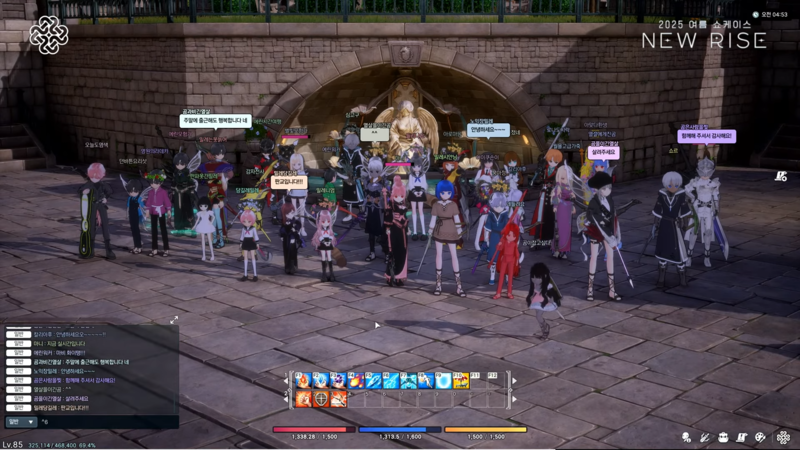This screenshot has height=450, width=800.
Task: Open the paint palette customization icon
Action: (x=761, y=437)
